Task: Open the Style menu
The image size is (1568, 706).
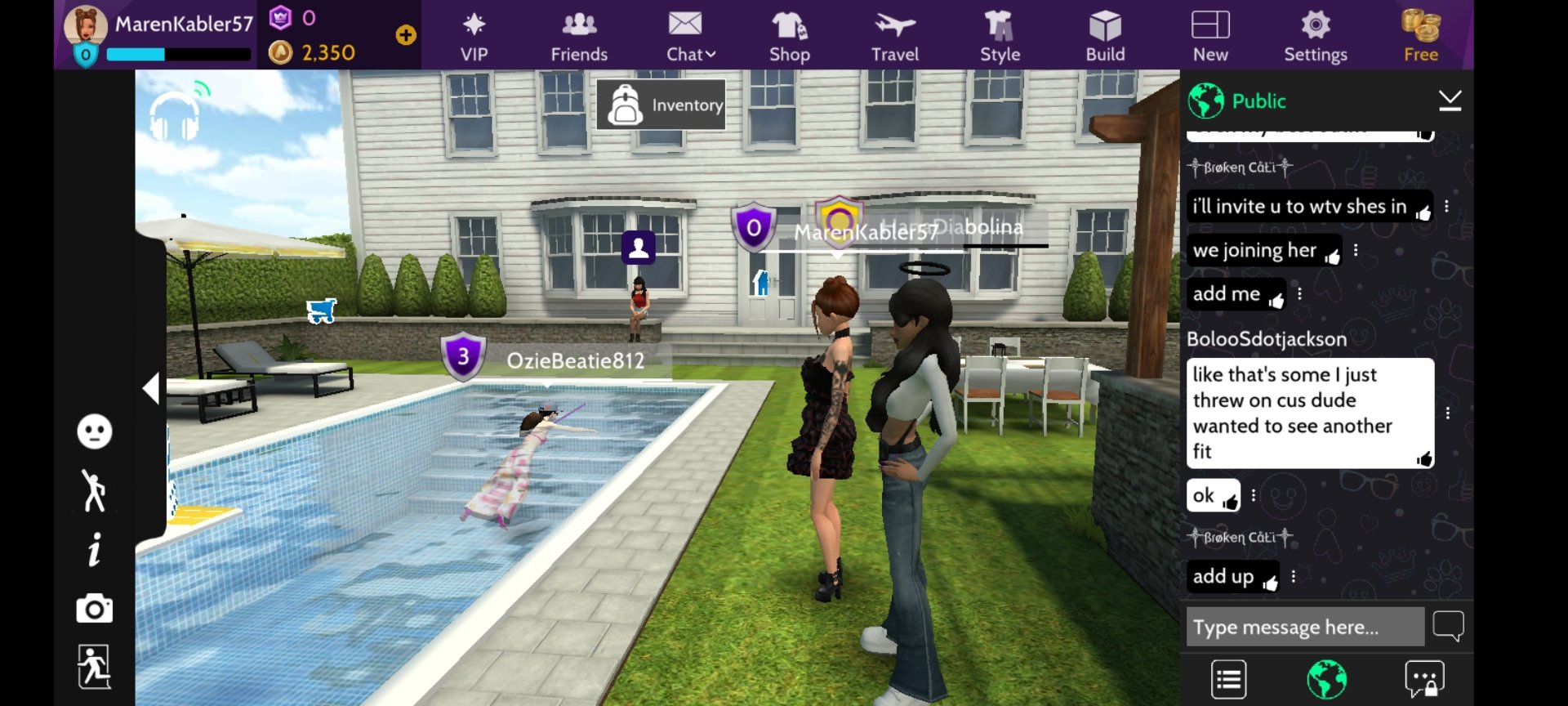Action: [1000, 37]
